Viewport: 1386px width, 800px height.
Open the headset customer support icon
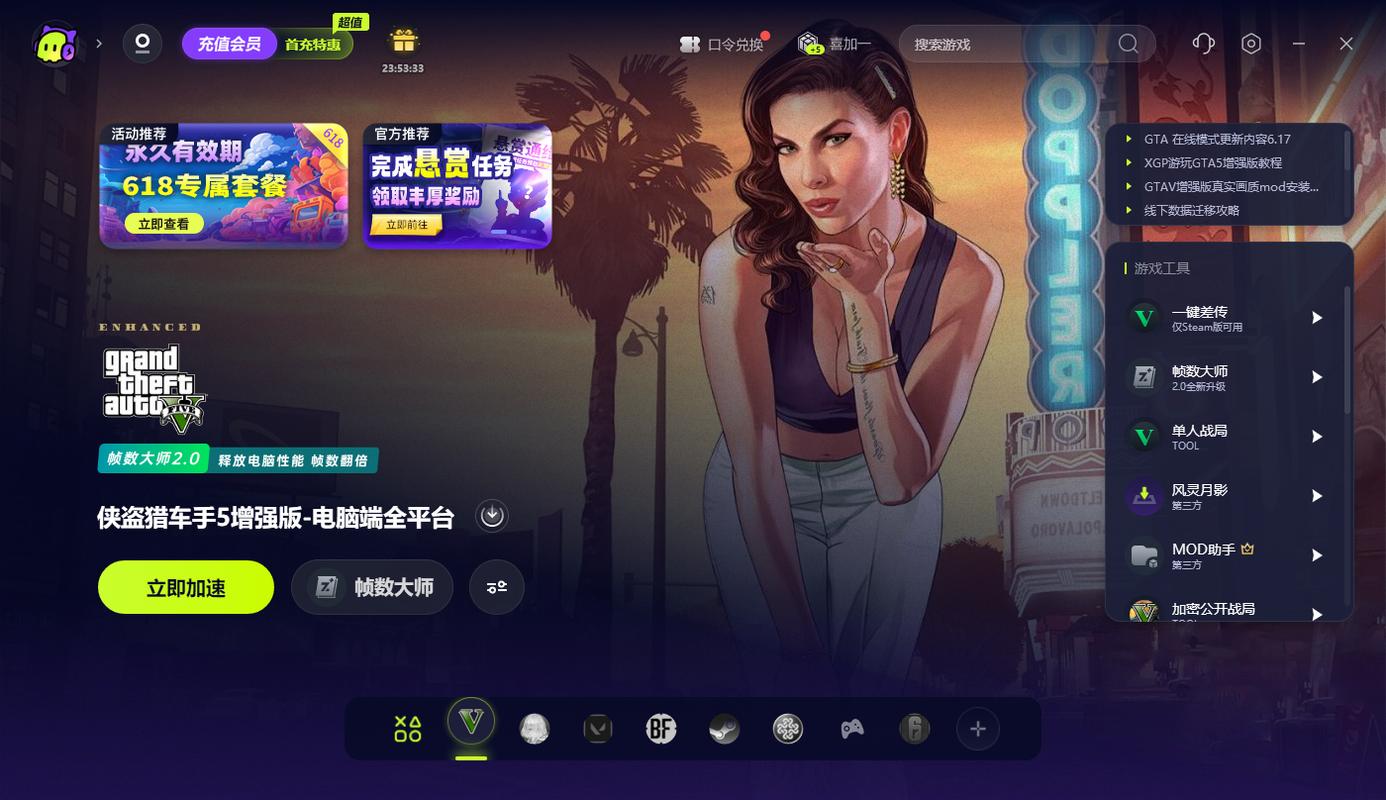click(x=1203, y=44)
